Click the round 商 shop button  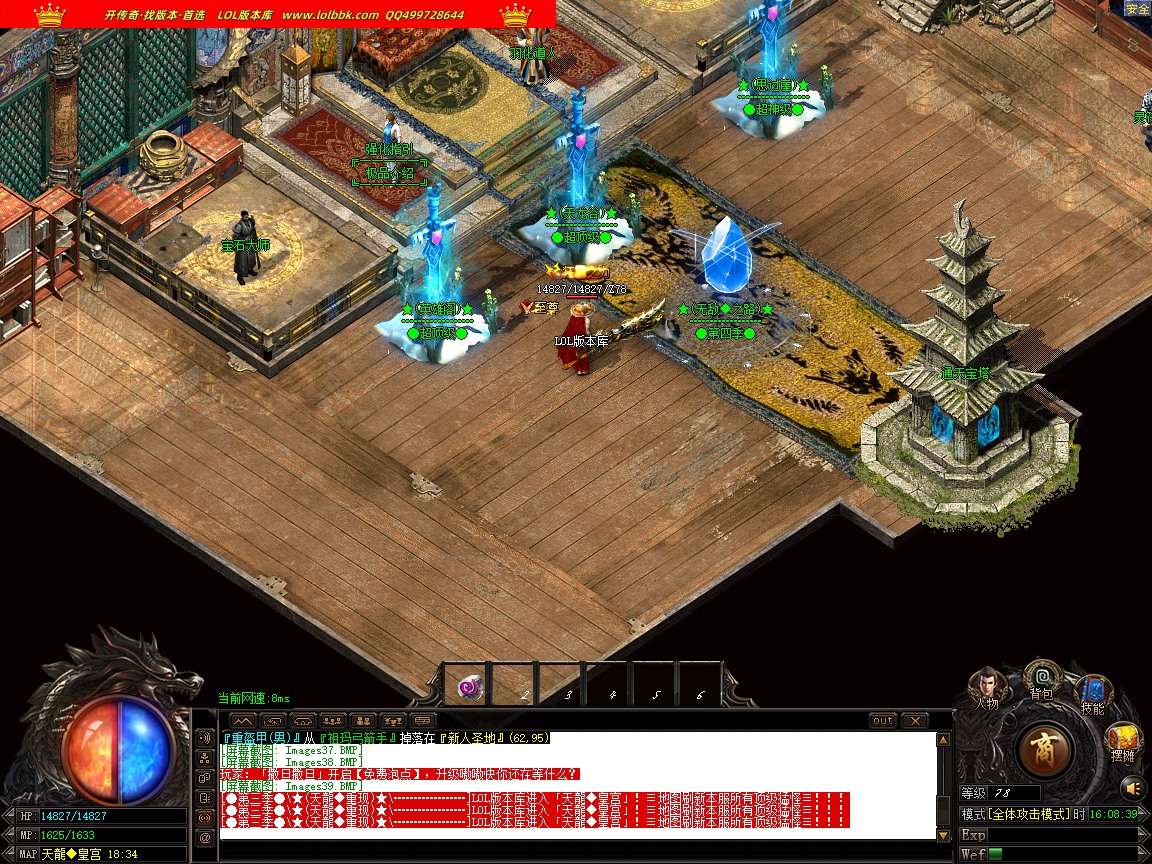[1045, 750]
